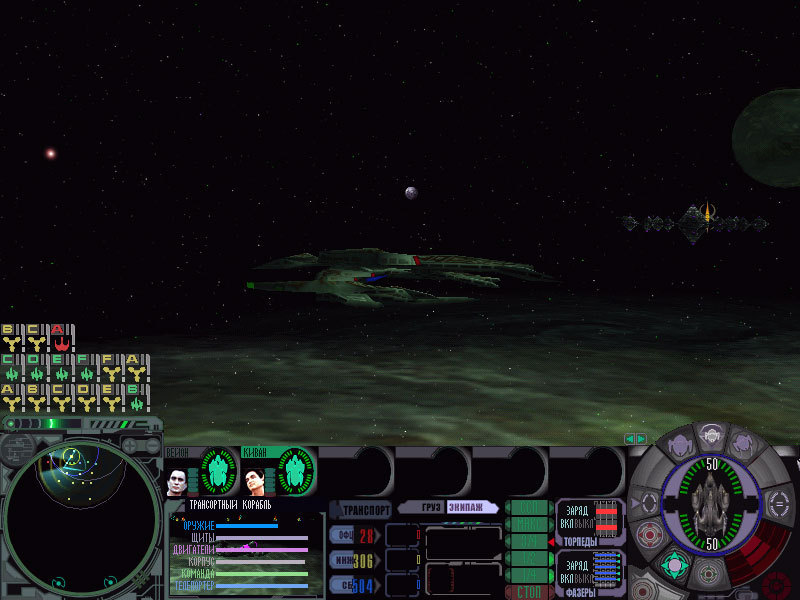This screenshot has width=800, height=600.
Task: Switch to the Экипаж tab
Action: pyautogui.click(x=470, y=508)
